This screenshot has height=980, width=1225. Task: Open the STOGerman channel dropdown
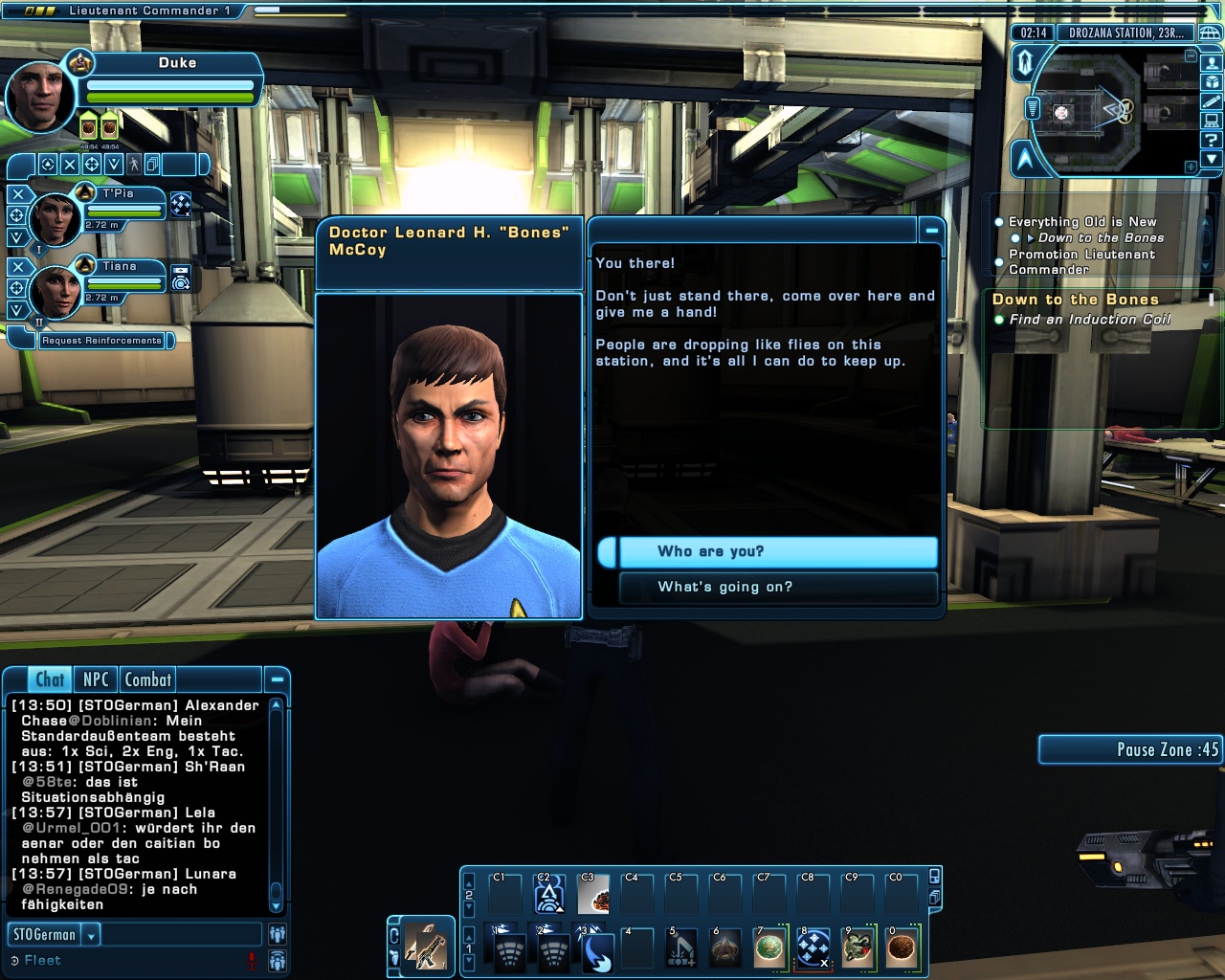point(92,935)
